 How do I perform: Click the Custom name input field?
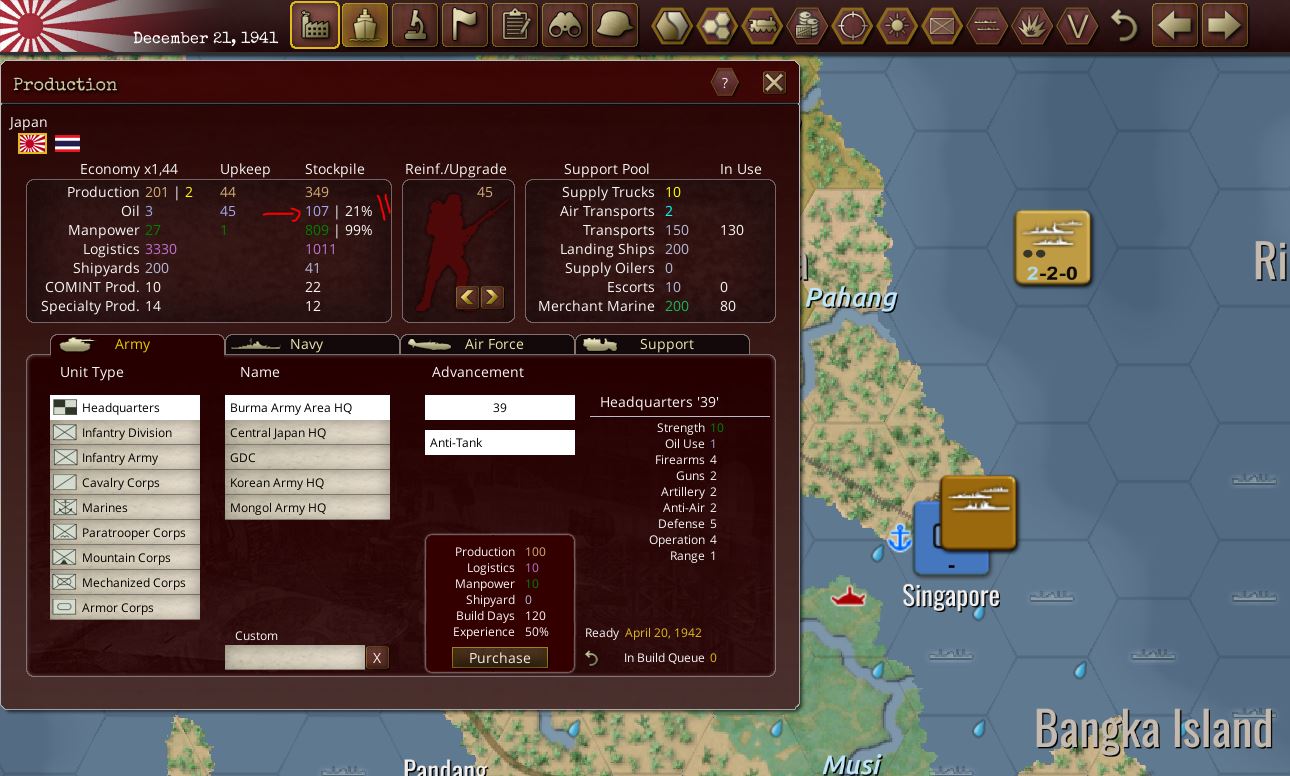(295, 658)
